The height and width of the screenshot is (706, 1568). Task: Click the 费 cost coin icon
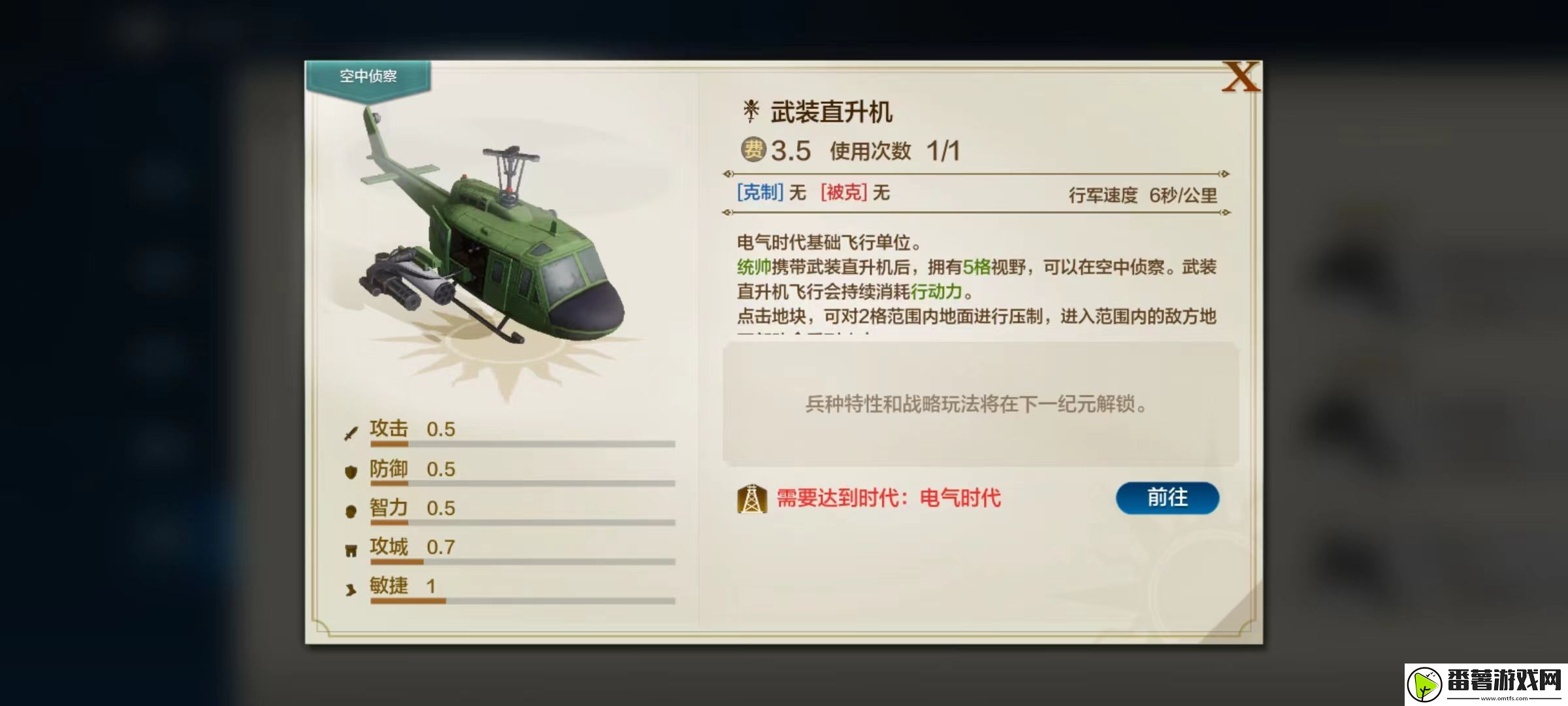755,150
